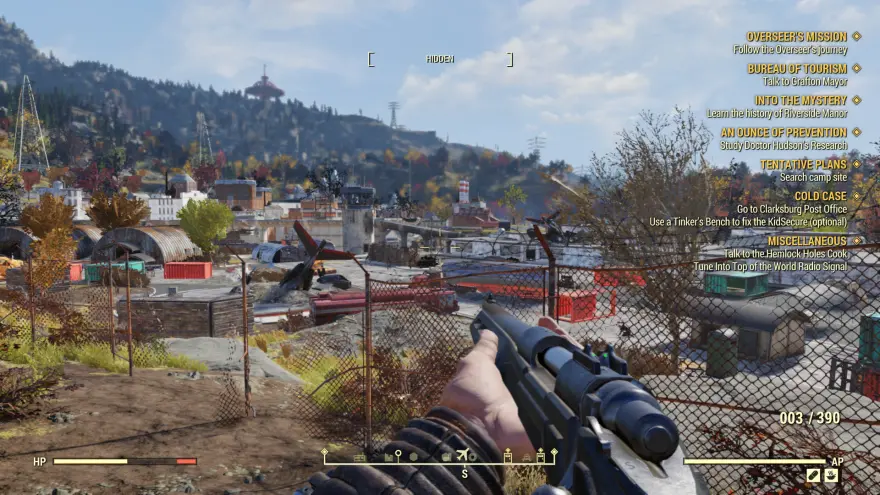Screen dimensions: 880x495
Task: Select An Ounce of Prevention quest
Action: [784, 132]
